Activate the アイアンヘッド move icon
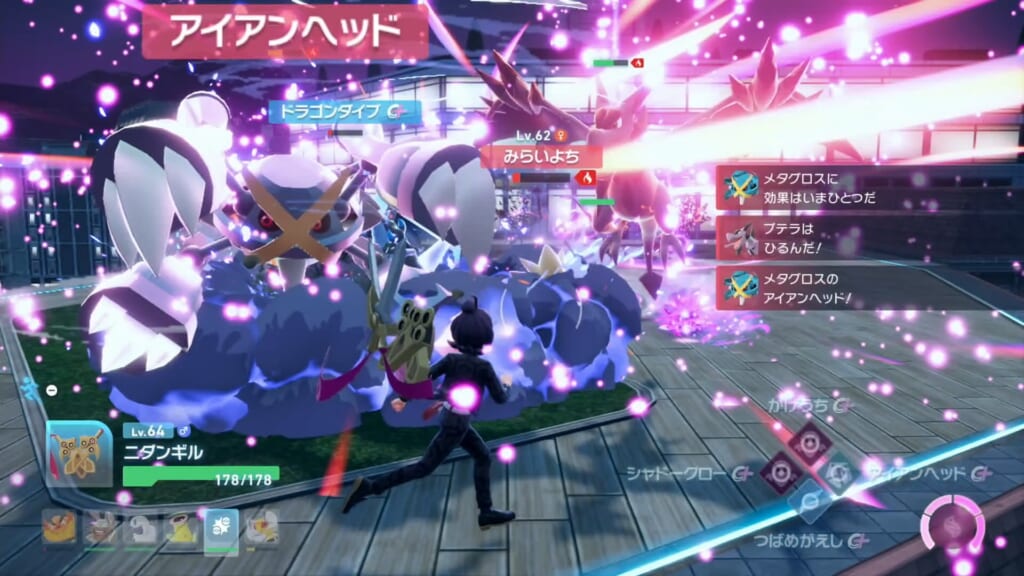 (x=838, y=471)
